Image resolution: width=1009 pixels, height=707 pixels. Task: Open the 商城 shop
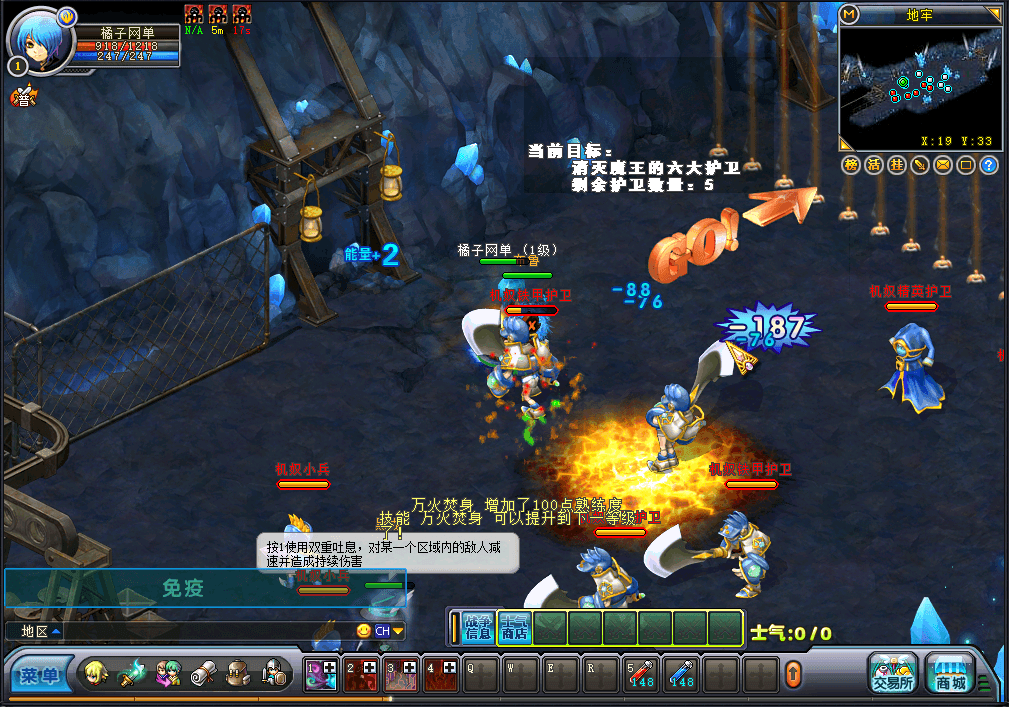[x=949, y=674]
